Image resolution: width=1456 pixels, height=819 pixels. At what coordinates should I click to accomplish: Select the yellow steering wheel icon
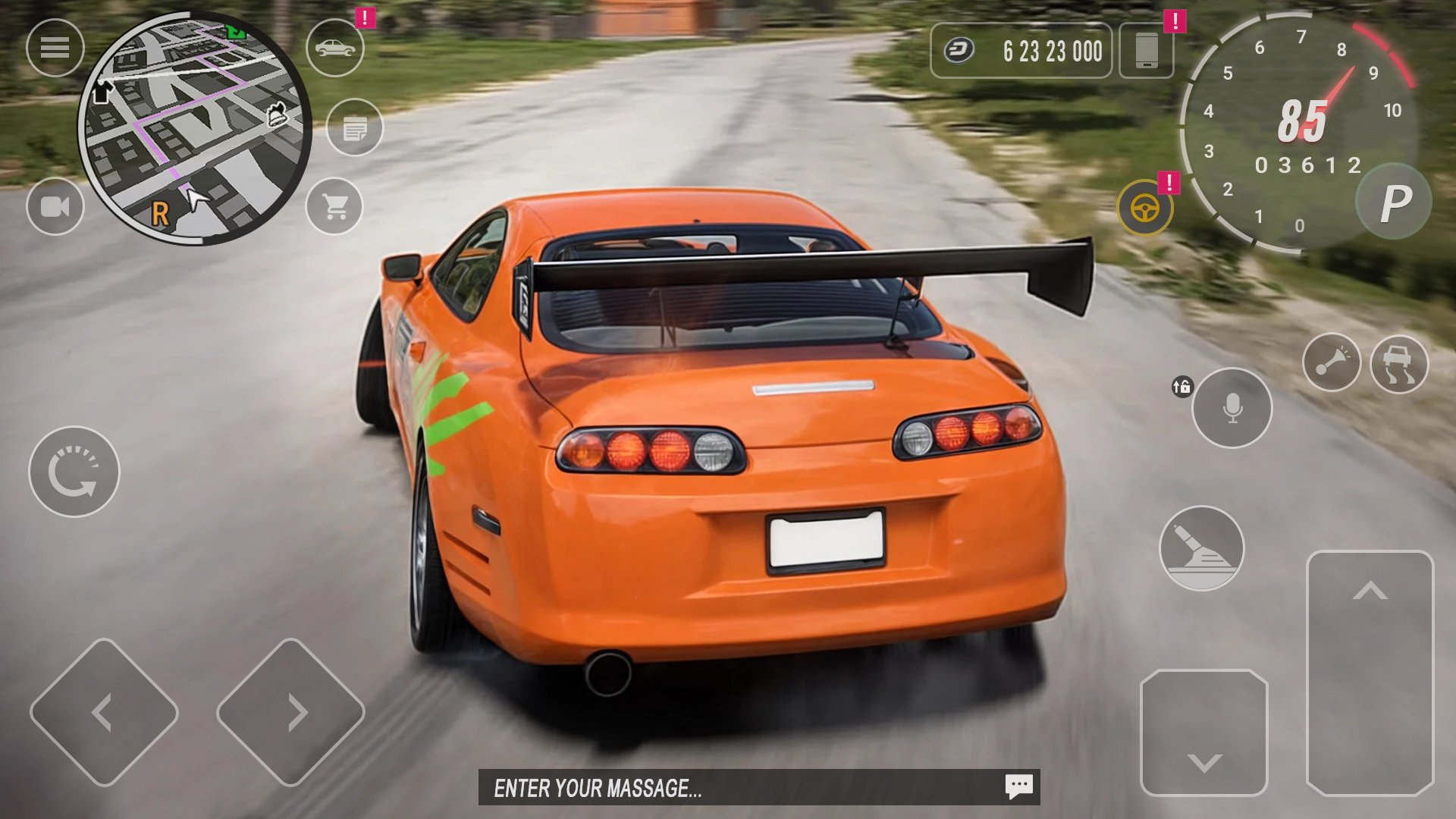(1144, 208)
